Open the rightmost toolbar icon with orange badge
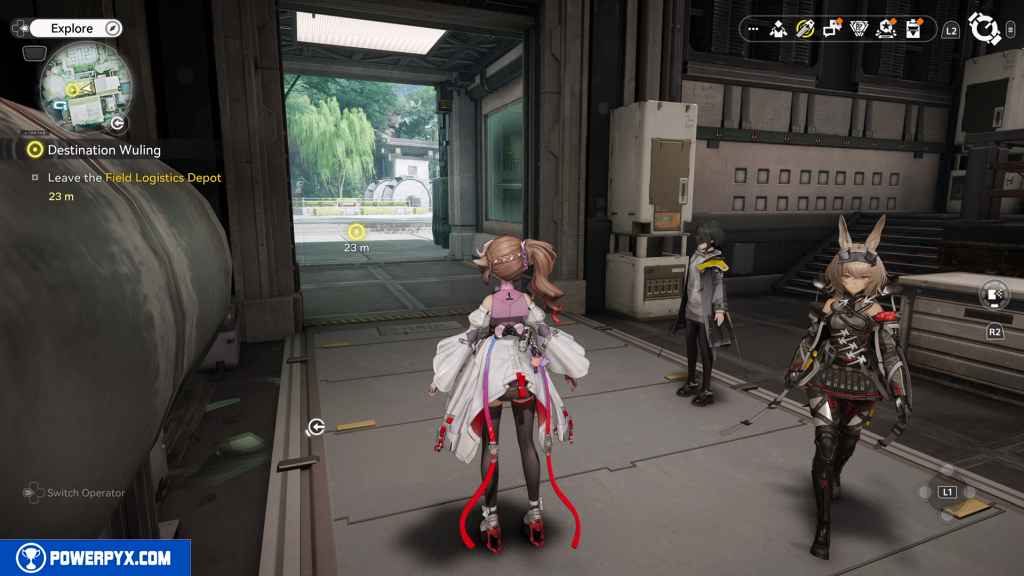 912,29
